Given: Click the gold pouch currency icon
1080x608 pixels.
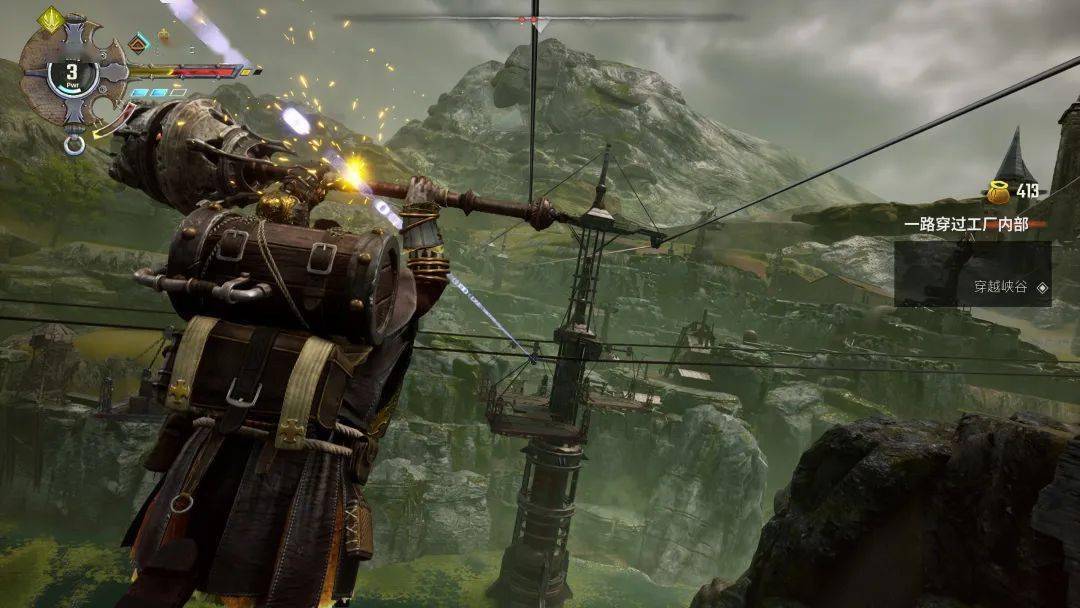Looking at the screenshot, I should click(997, 191).
